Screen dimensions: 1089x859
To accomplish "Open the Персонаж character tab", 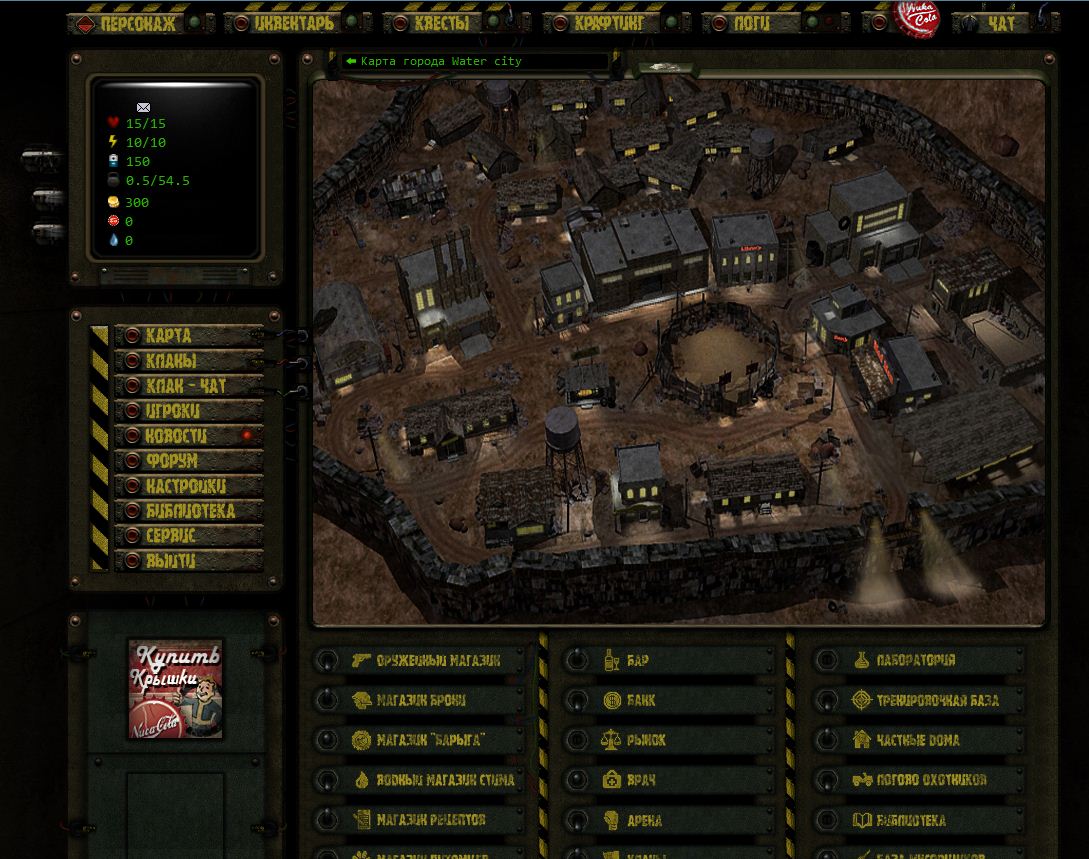I will (138, 23).
